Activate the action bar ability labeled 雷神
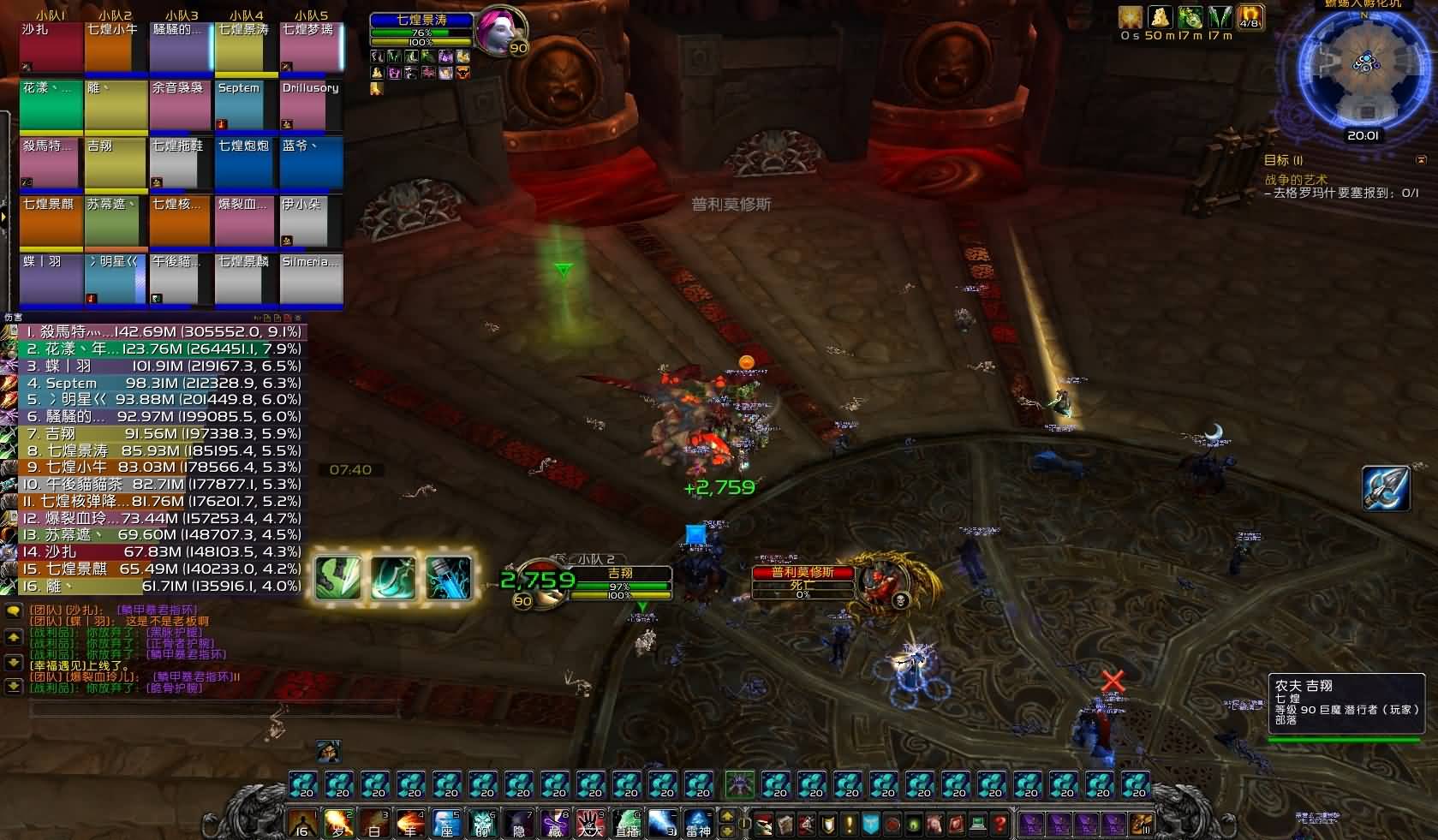The height and width of the screenshot is (840, 1438). click(698, 825)
